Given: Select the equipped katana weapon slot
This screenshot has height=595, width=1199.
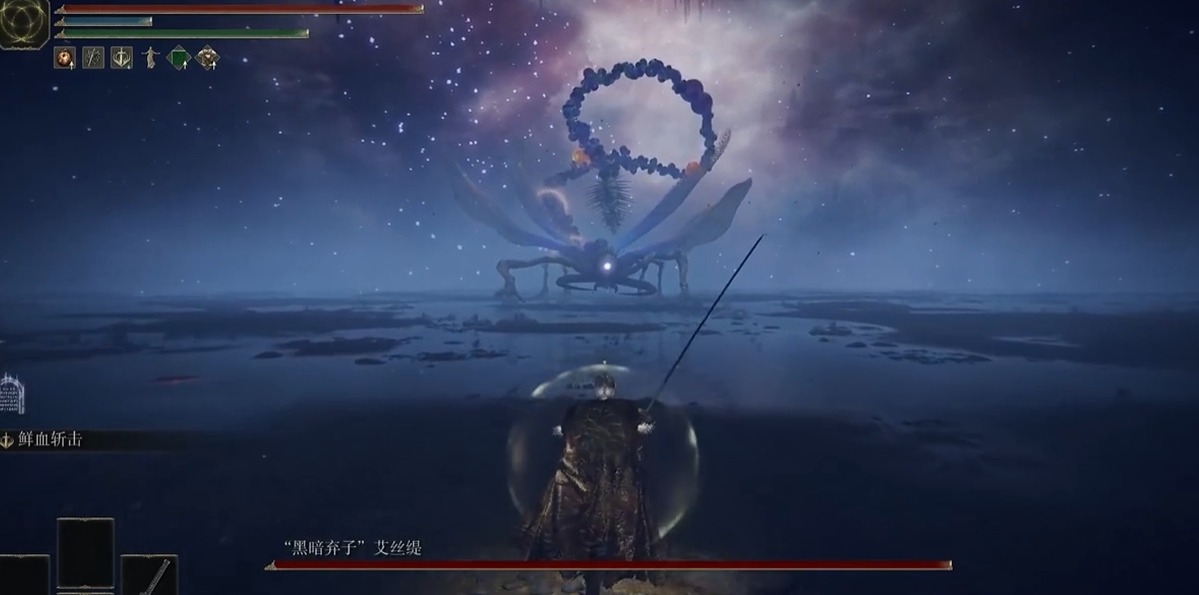Looking at the screenshot, I should pyautogui.click(x=150, y=576).
